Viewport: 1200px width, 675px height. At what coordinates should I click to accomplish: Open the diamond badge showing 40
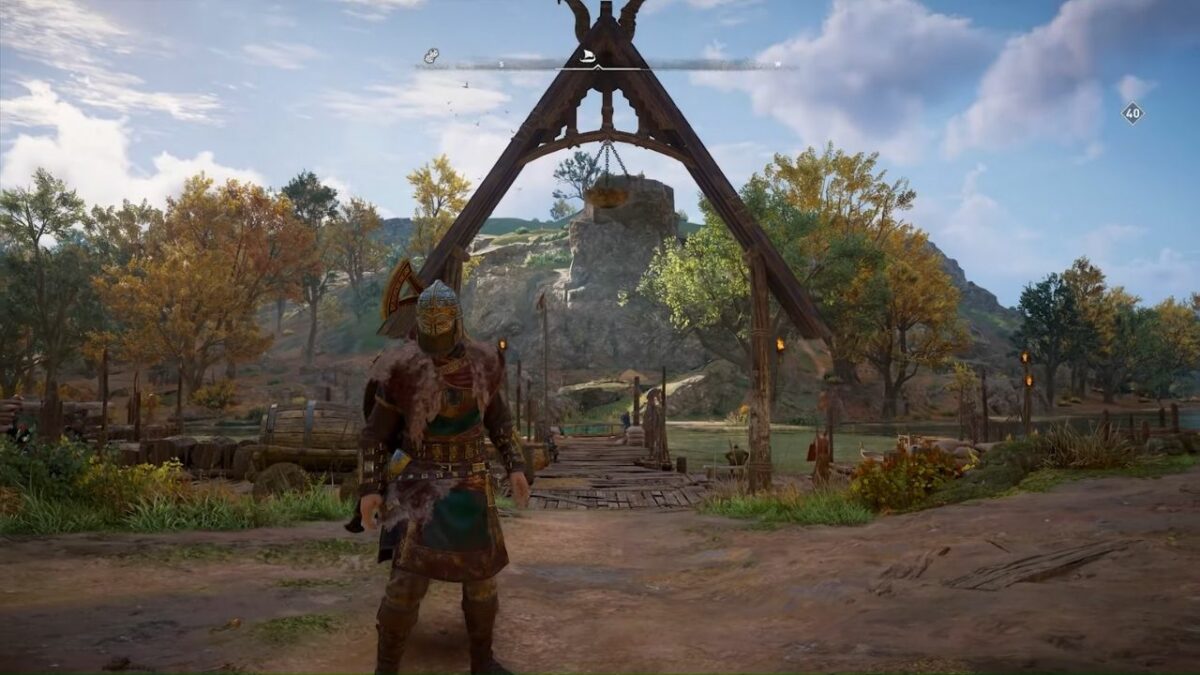point(1132,113)
